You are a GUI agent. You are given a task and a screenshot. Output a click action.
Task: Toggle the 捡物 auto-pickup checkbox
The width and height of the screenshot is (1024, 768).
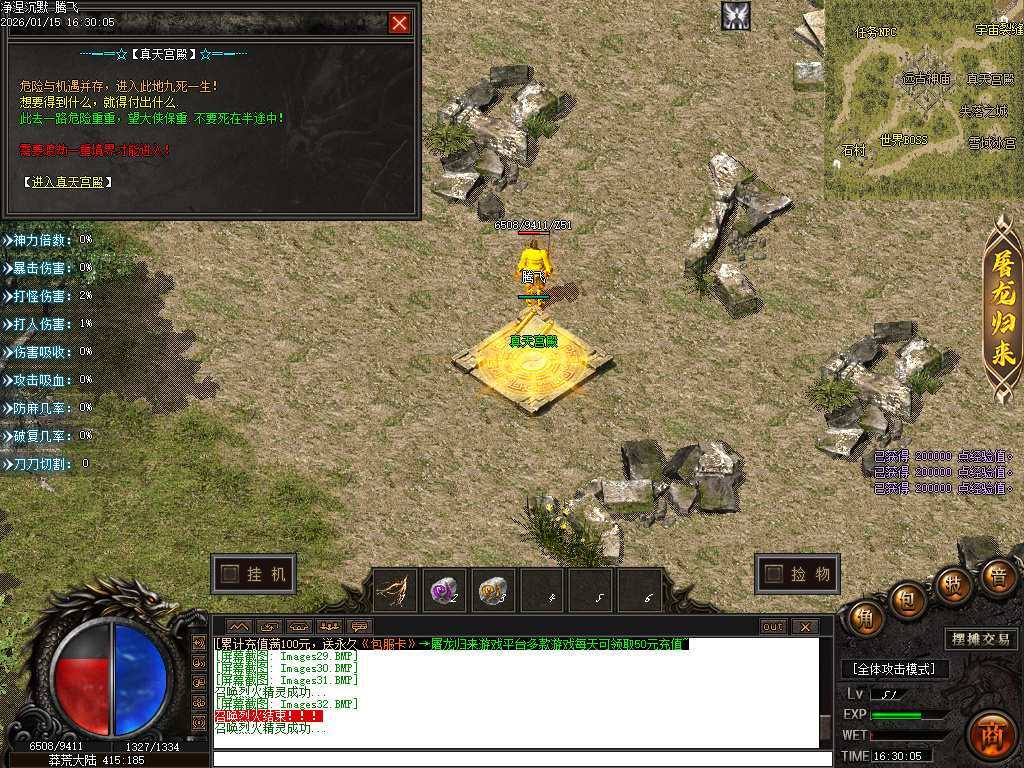click(772, 574)
